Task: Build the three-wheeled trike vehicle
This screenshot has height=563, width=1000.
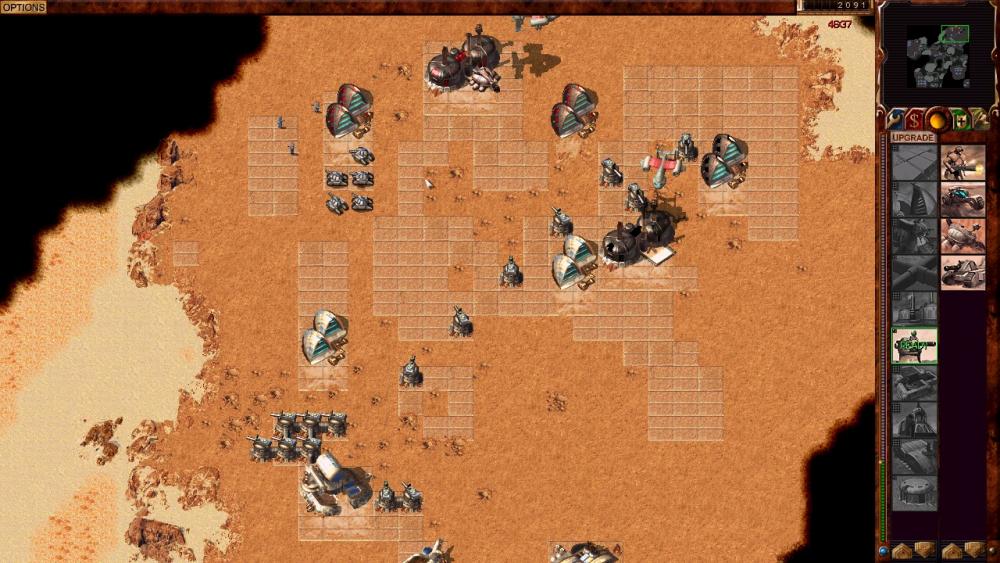Action: 962,199
